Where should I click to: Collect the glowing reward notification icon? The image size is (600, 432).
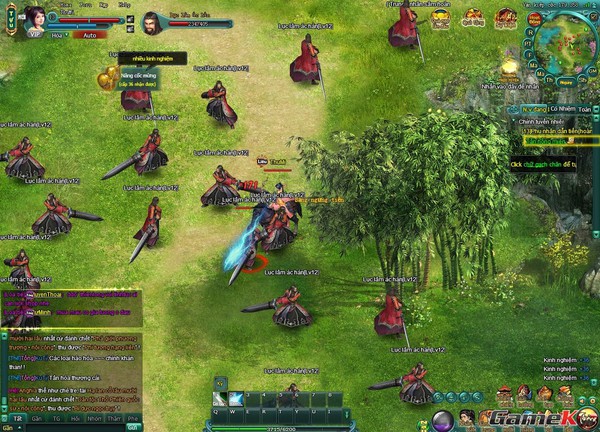pyautogui.click(x=509, y=68)
